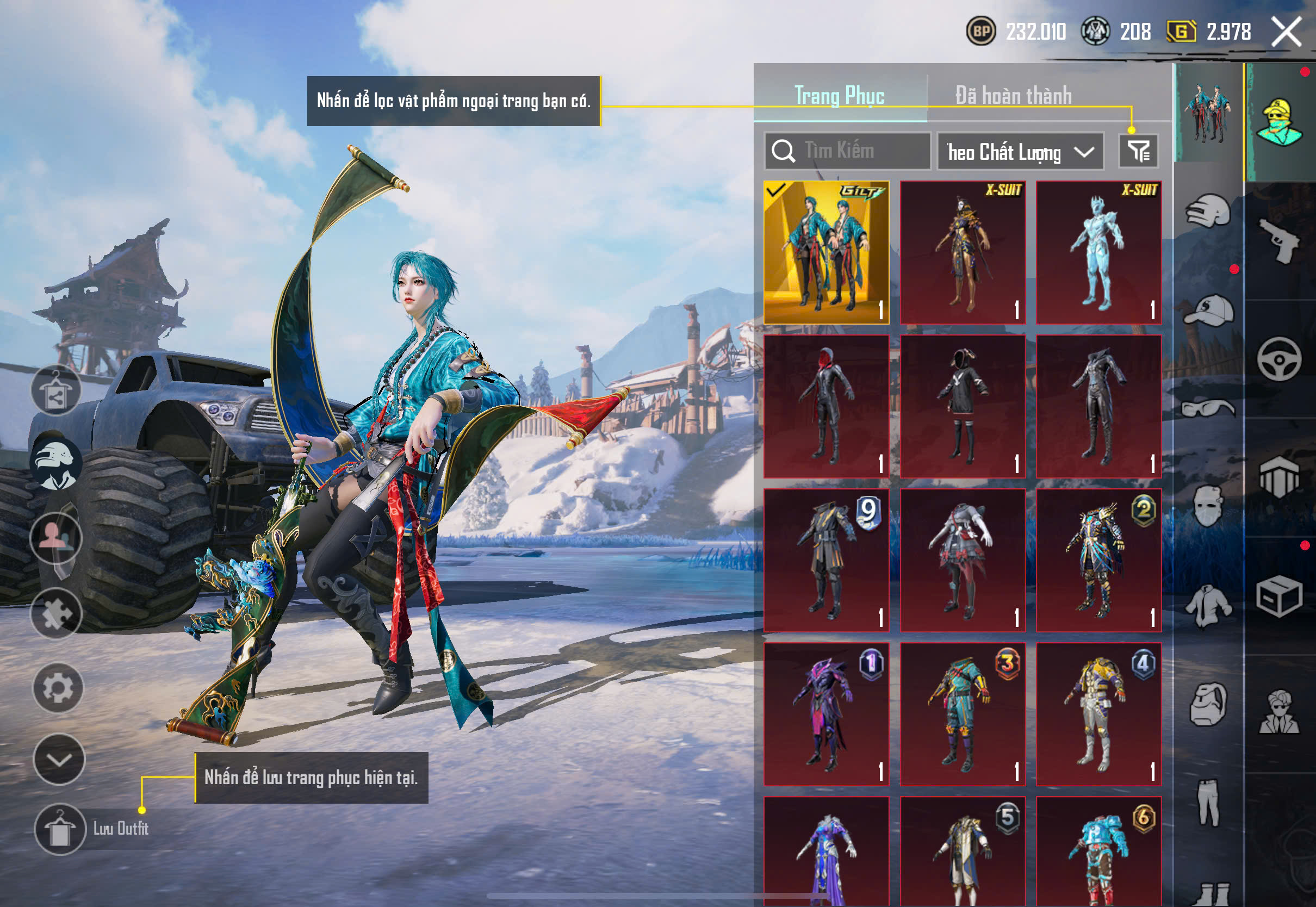Open the outfit share hanger icon
Screen dimensions: 1316x907
[55, 390]
